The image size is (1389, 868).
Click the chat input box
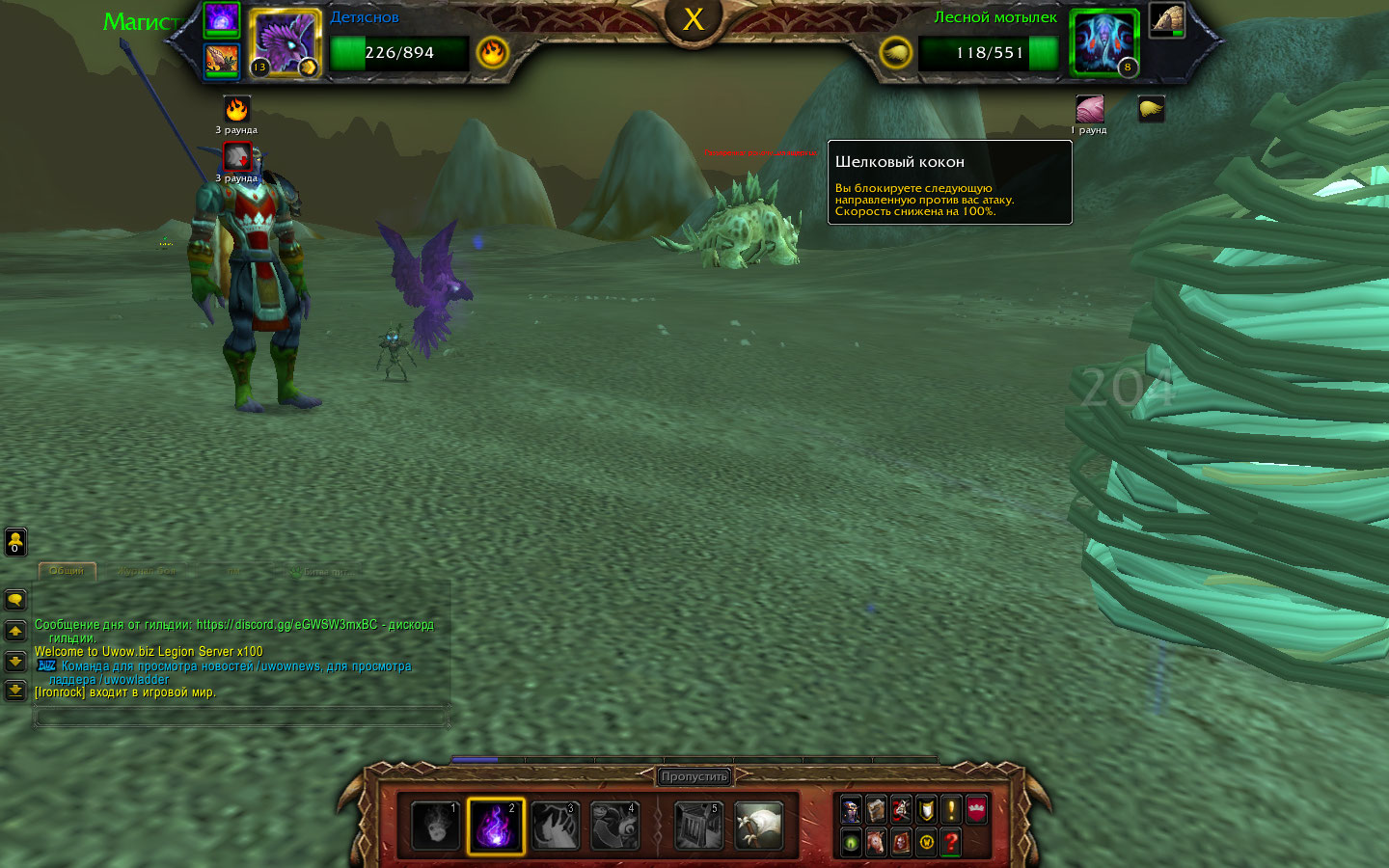(x=241, y=717)
